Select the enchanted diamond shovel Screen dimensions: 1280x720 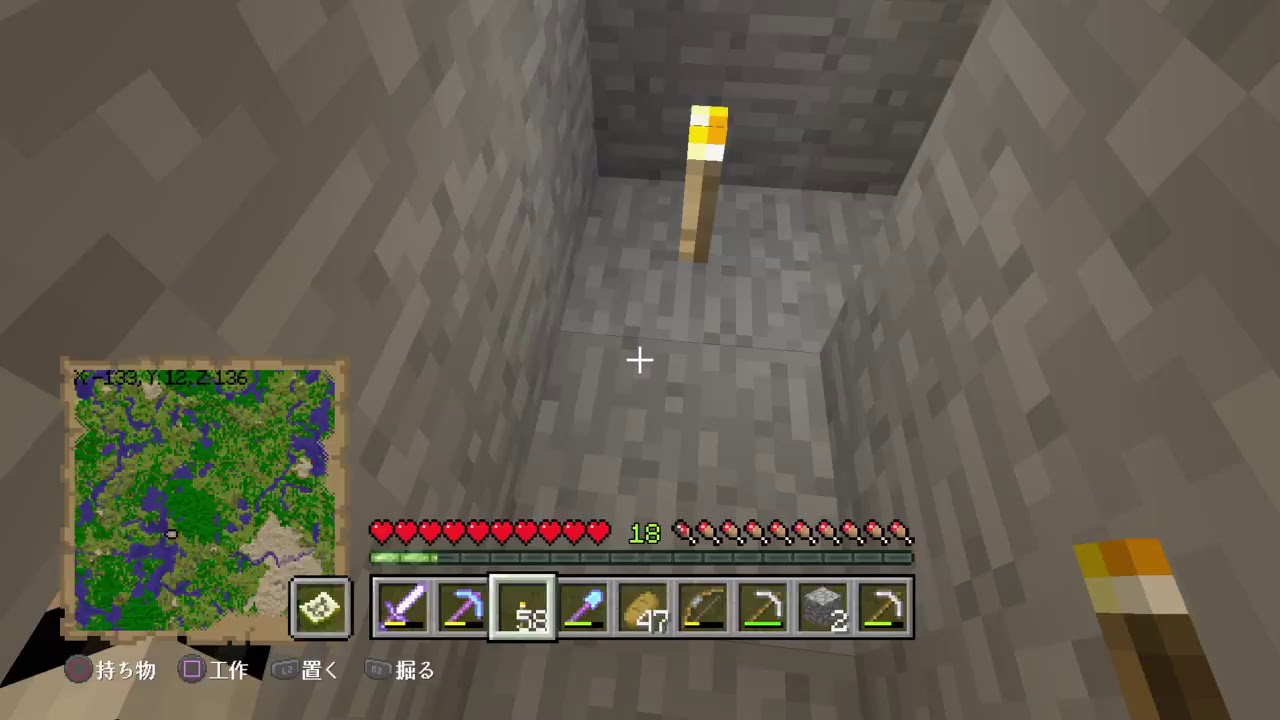[585, 607]
